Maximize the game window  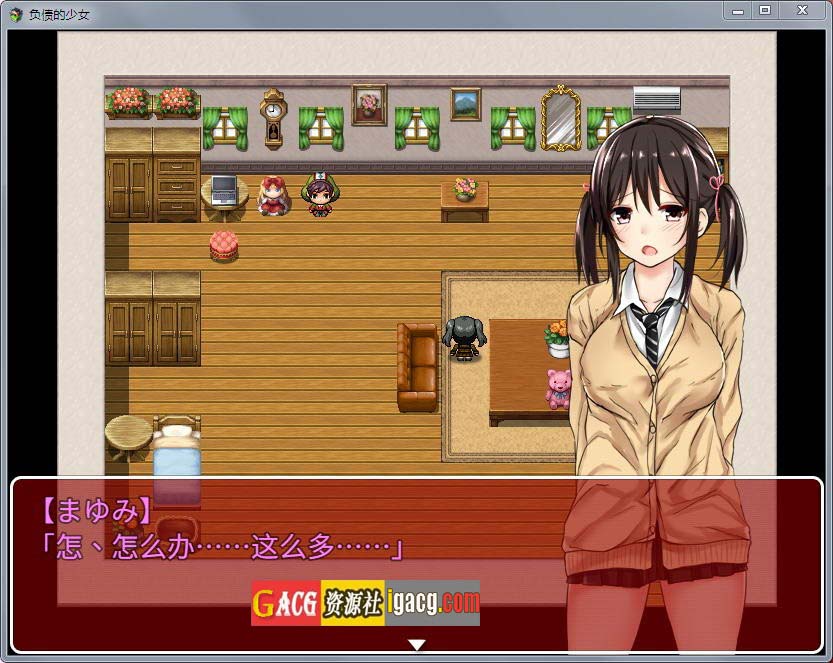765,10
